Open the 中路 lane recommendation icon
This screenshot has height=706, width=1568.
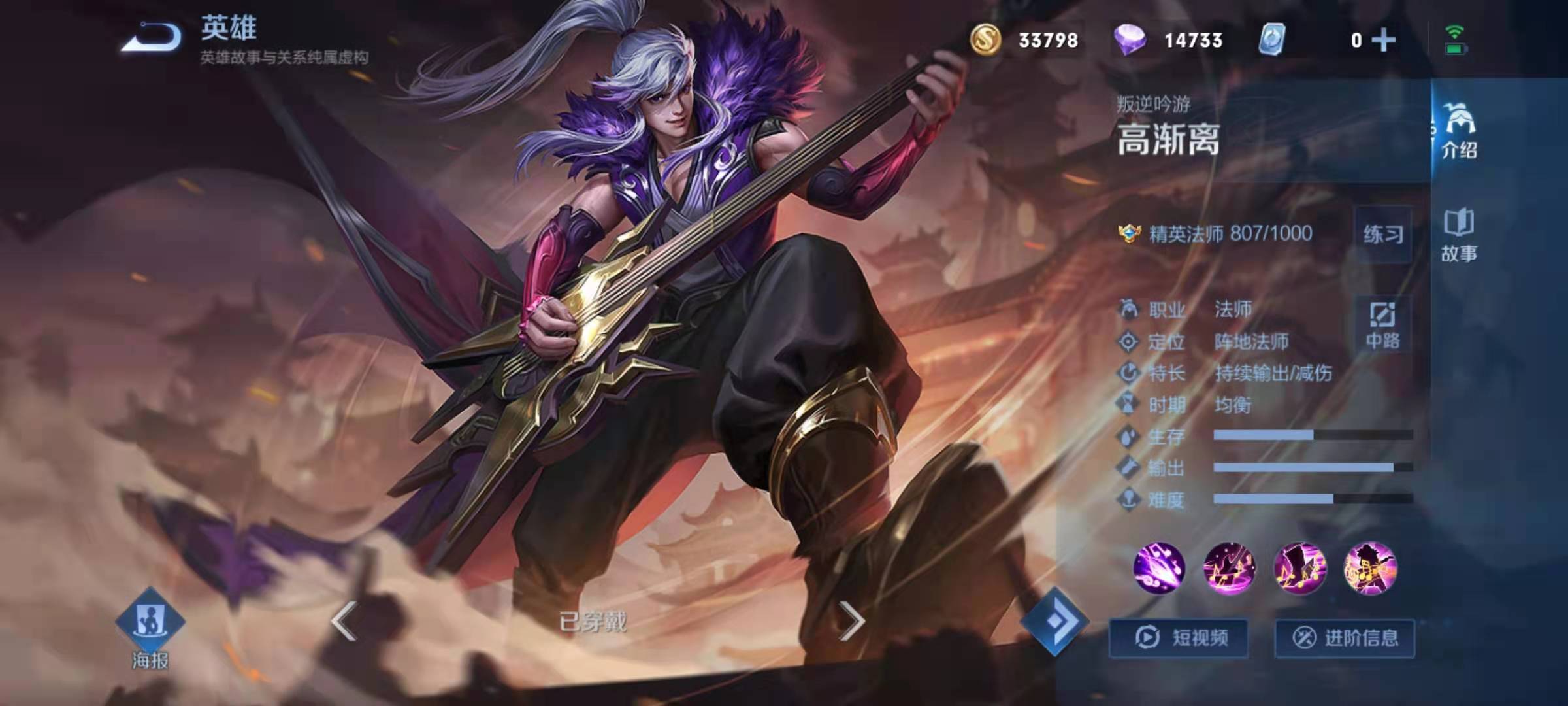[1382, 325]
